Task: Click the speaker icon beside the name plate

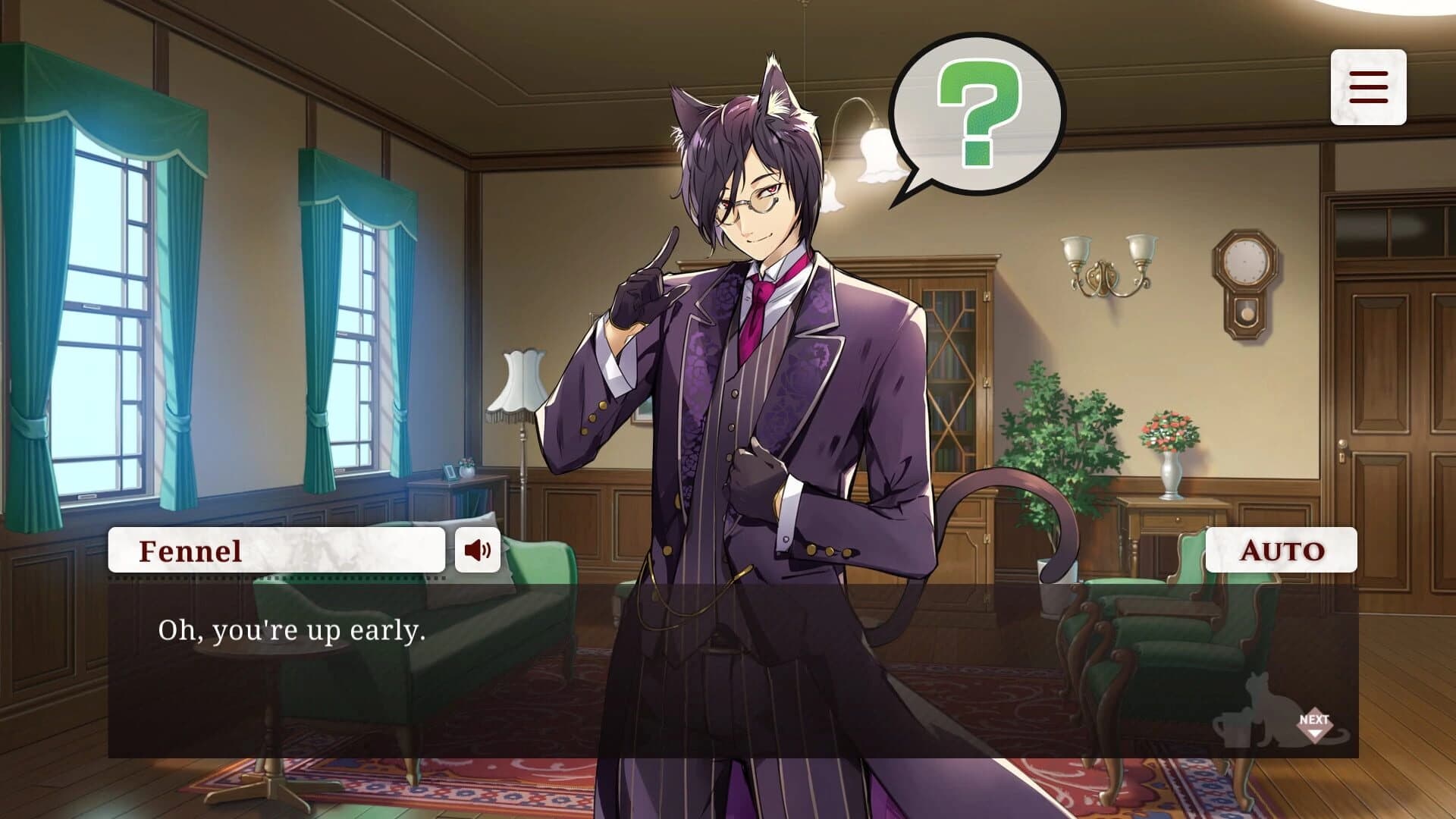Action: 478,551
